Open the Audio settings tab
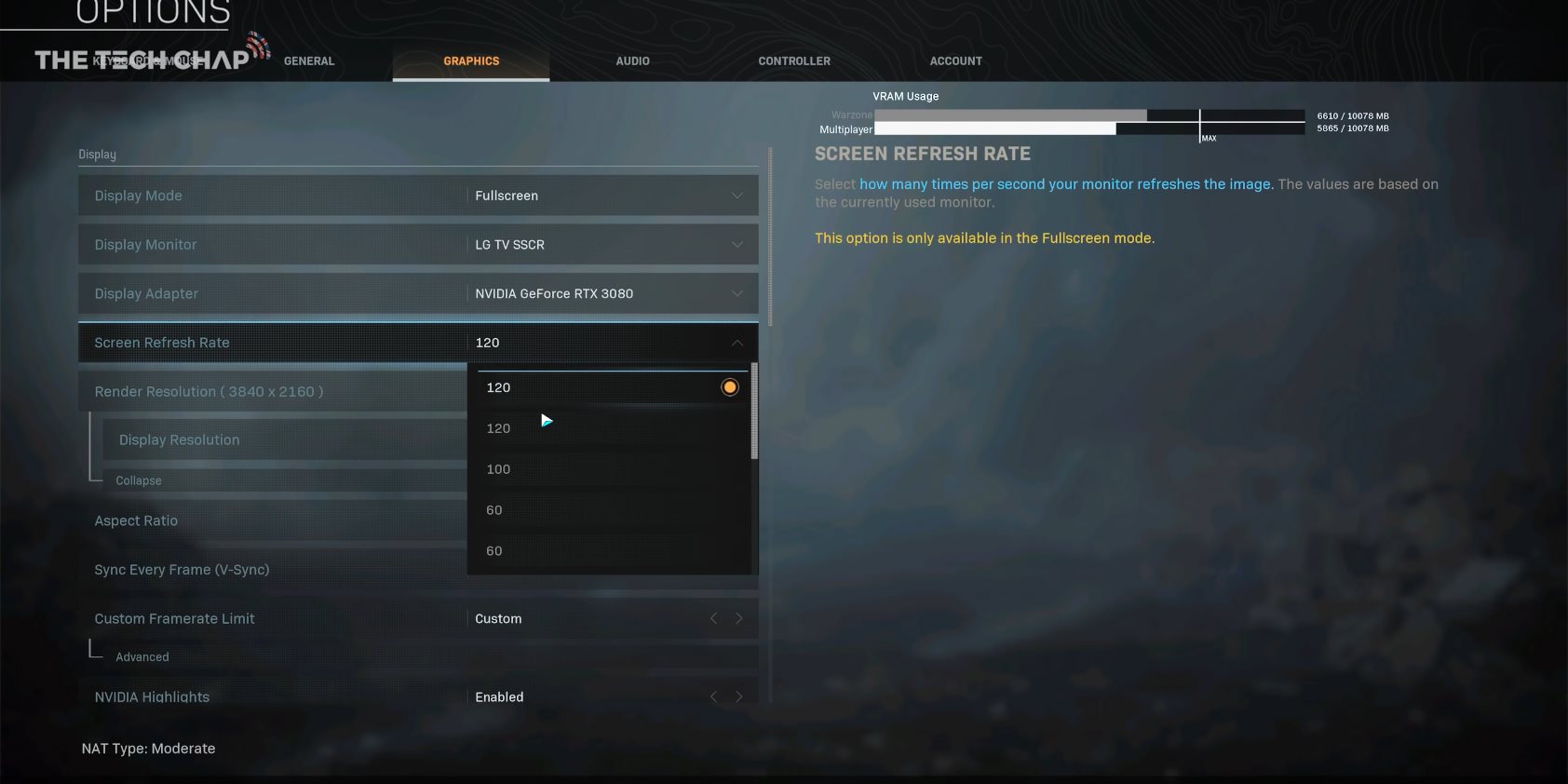The height and width of the screenshot is (784, 1568). 632,61
